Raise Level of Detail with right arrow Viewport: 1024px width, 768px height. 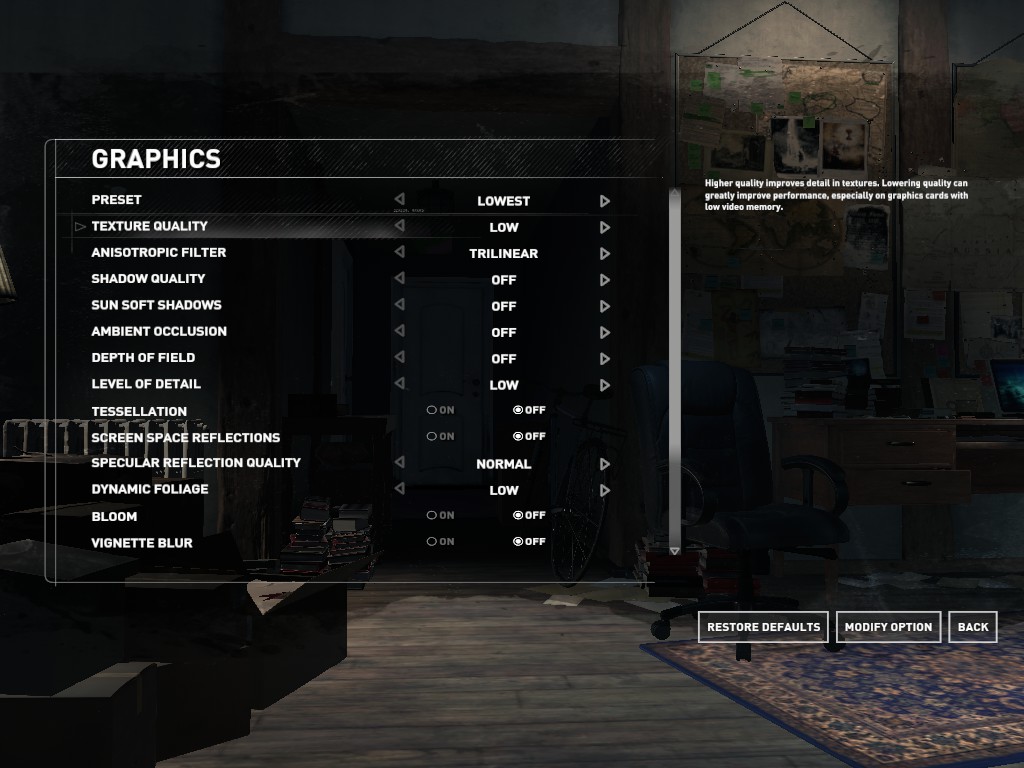pyautogui.click(x=605, y=385)
